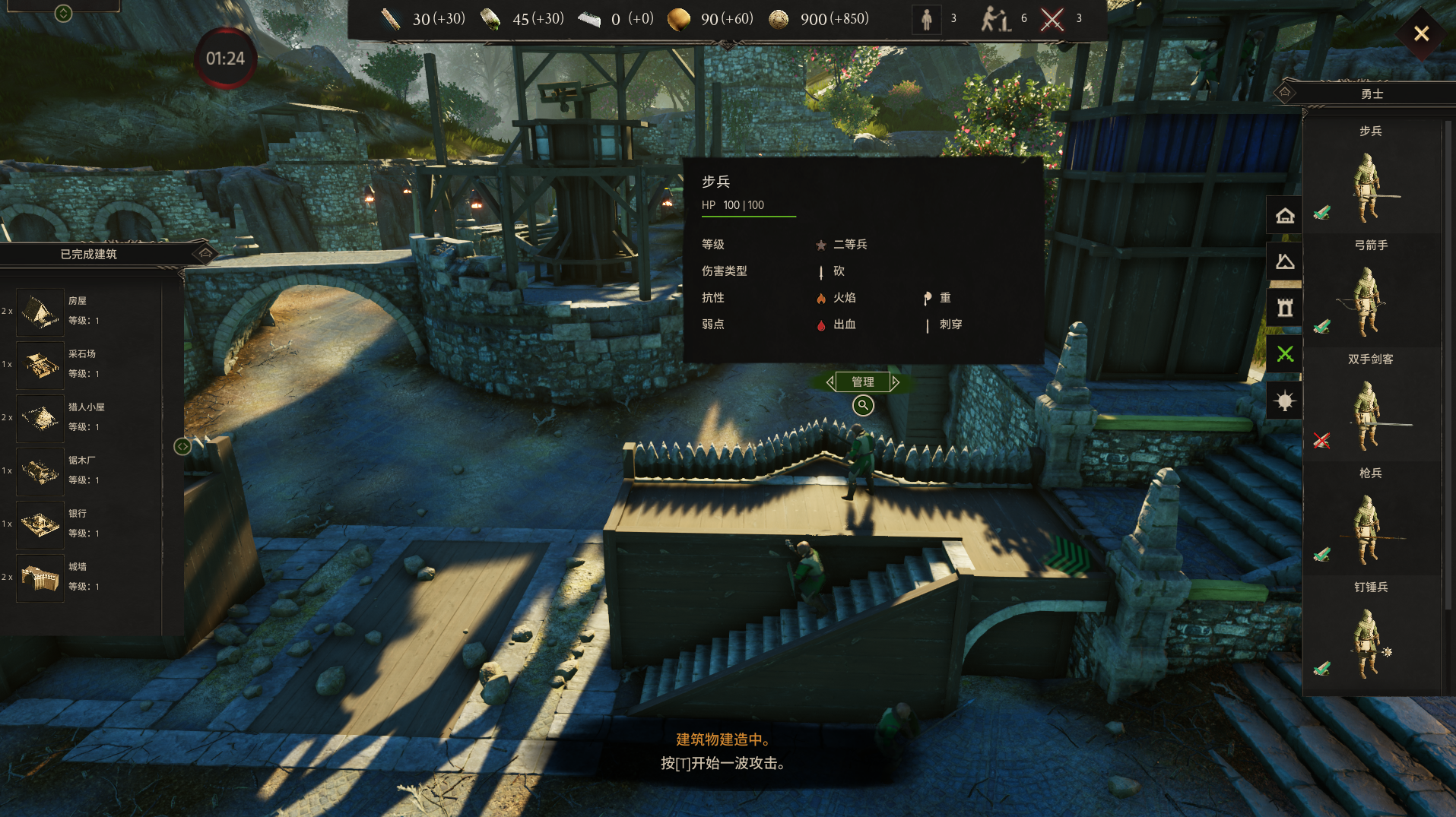The image size is (1456, 817).
Task: Switch to the castle tower tab
Action: coord(1285,308)
